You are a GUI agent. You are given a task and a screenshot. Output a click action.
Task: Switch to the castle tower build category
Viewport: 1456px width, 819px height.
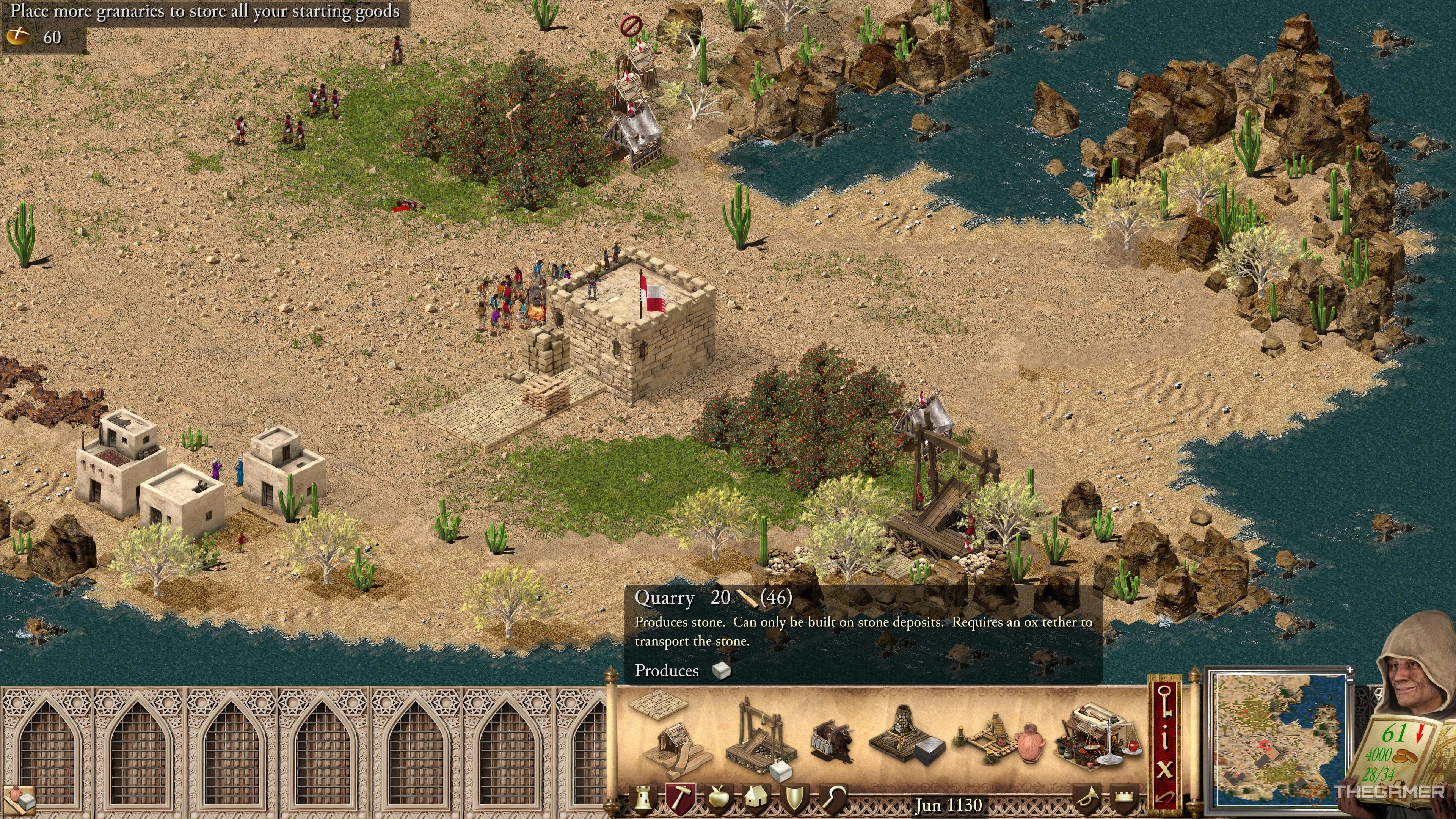click(x=643, y=799)
